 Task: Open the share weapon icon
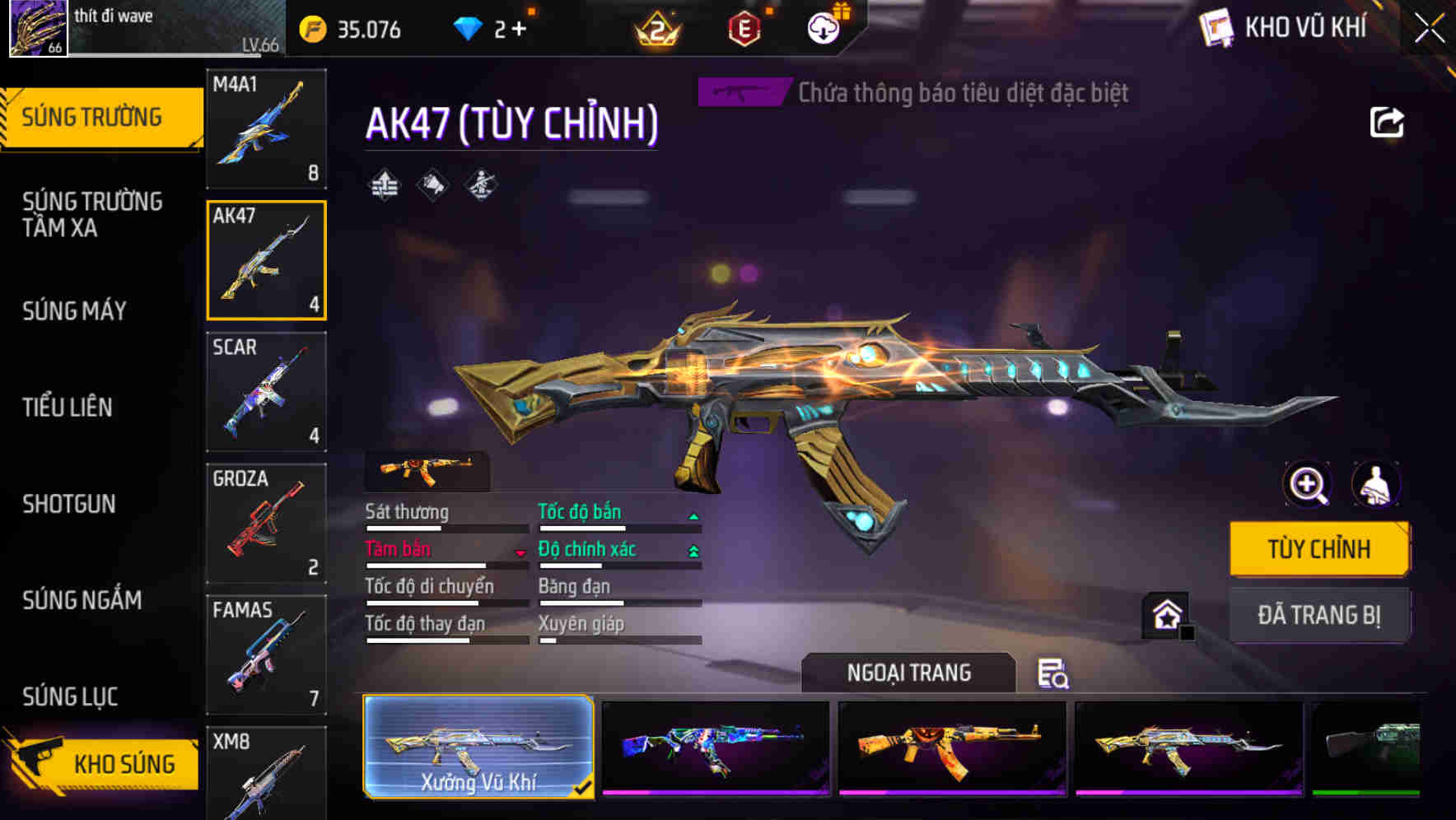click(x=1388, y=122)
